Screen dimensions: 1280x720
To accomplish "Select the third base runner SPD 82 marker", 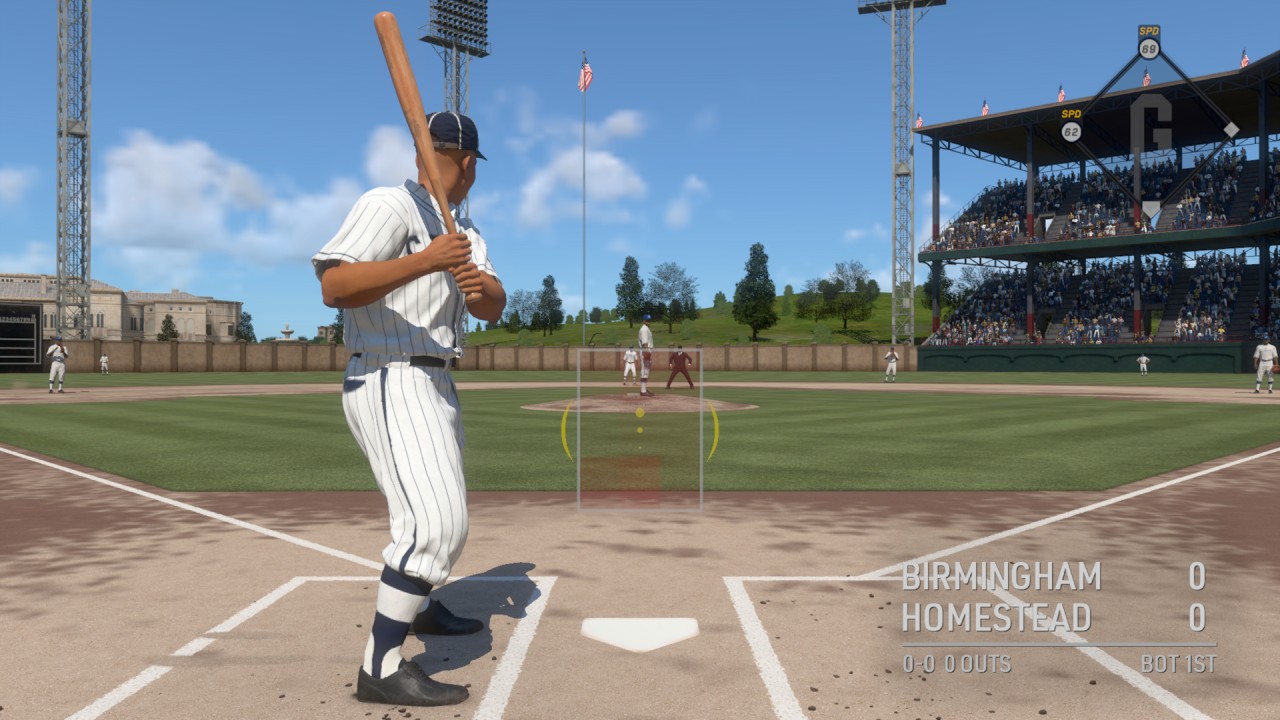I will tap(1071, 126).
